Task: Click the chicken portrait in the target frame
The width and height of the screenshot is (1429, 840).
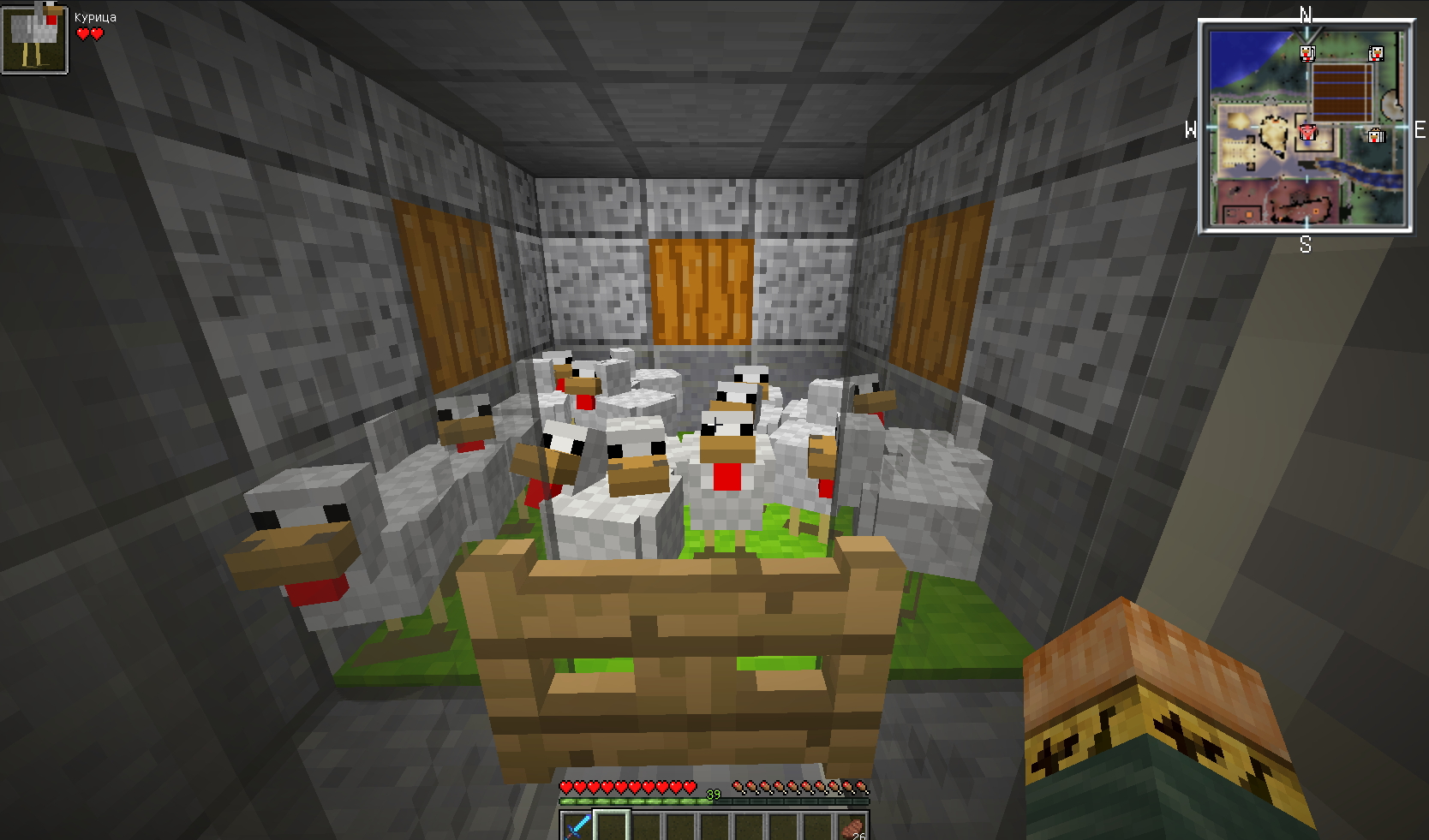Action: click(34, 39)
